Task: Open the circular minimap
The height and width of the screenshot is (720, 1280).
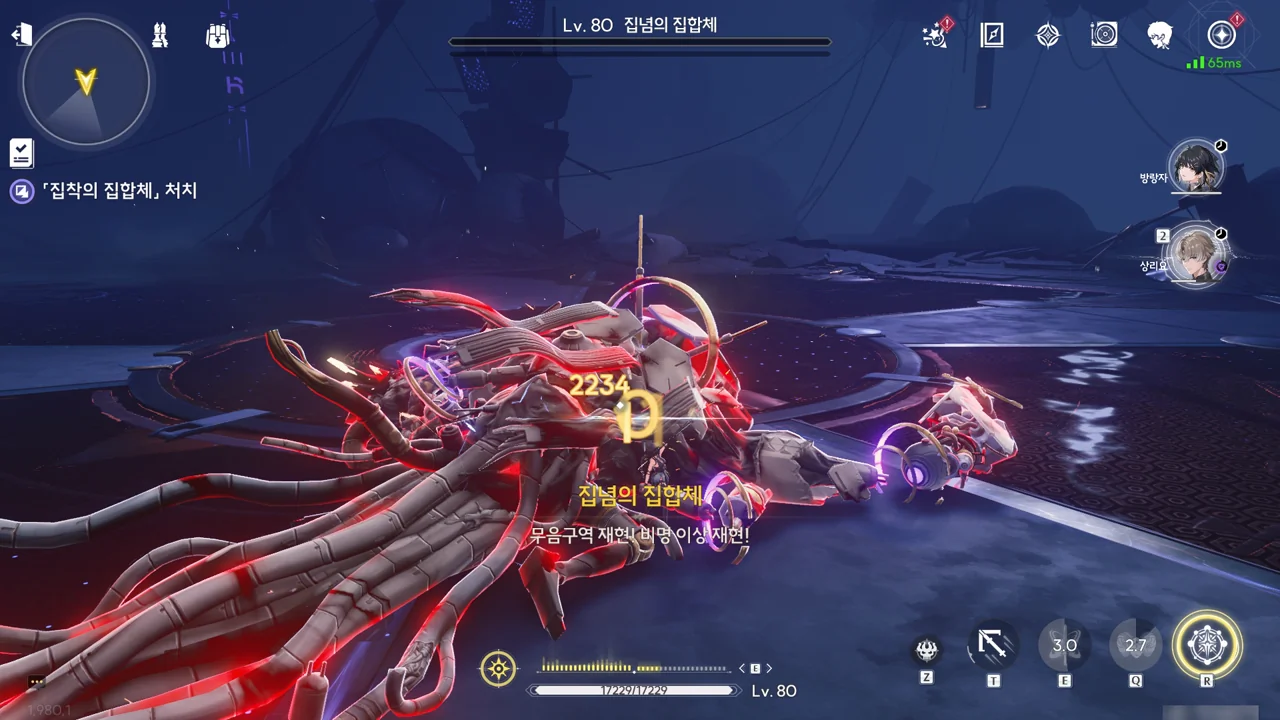Action: (x=86, y=82)
